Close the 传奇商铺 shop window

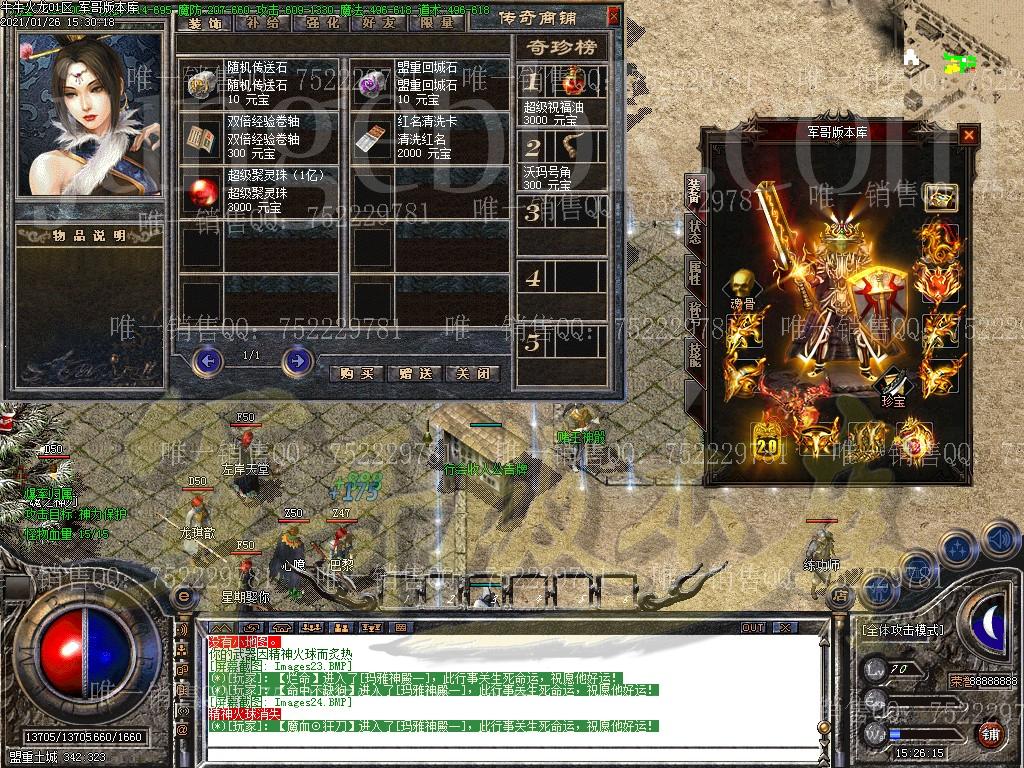point(613,17)
